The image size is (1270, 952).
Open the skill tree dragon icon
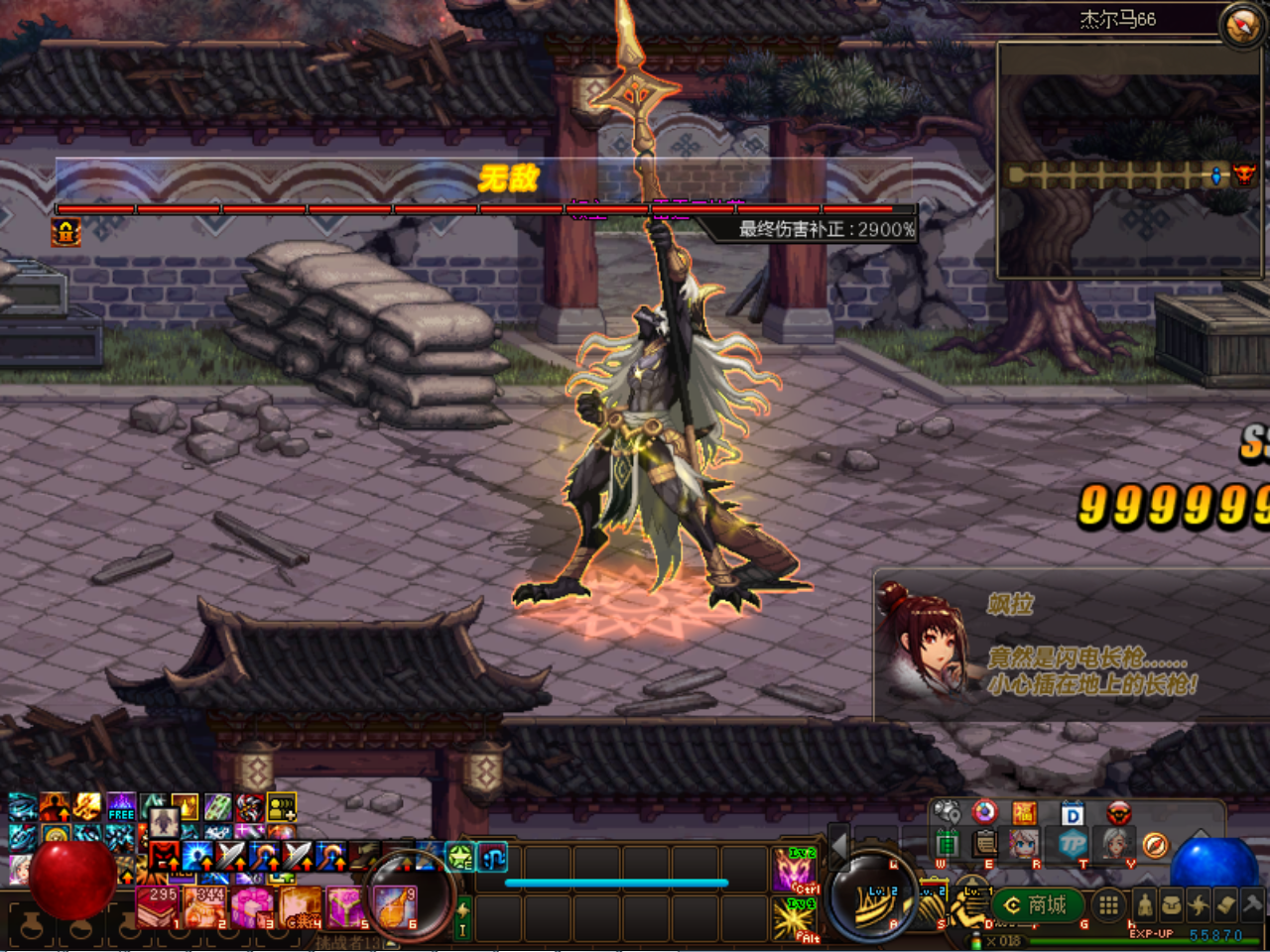click(1200, 905)
